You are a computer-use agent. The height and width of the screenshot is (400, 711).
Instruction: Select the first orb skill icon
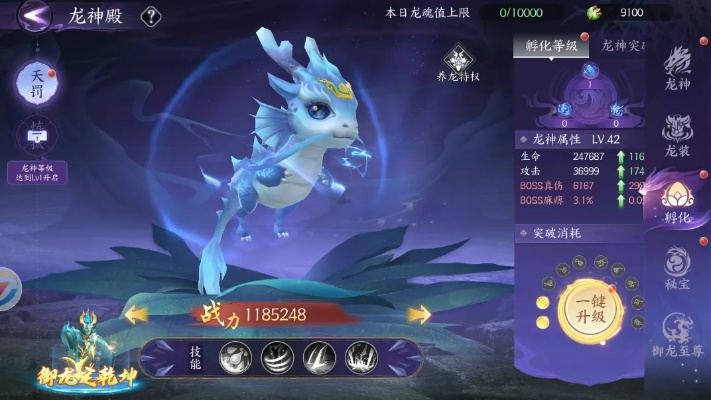(x=236, y=356)
